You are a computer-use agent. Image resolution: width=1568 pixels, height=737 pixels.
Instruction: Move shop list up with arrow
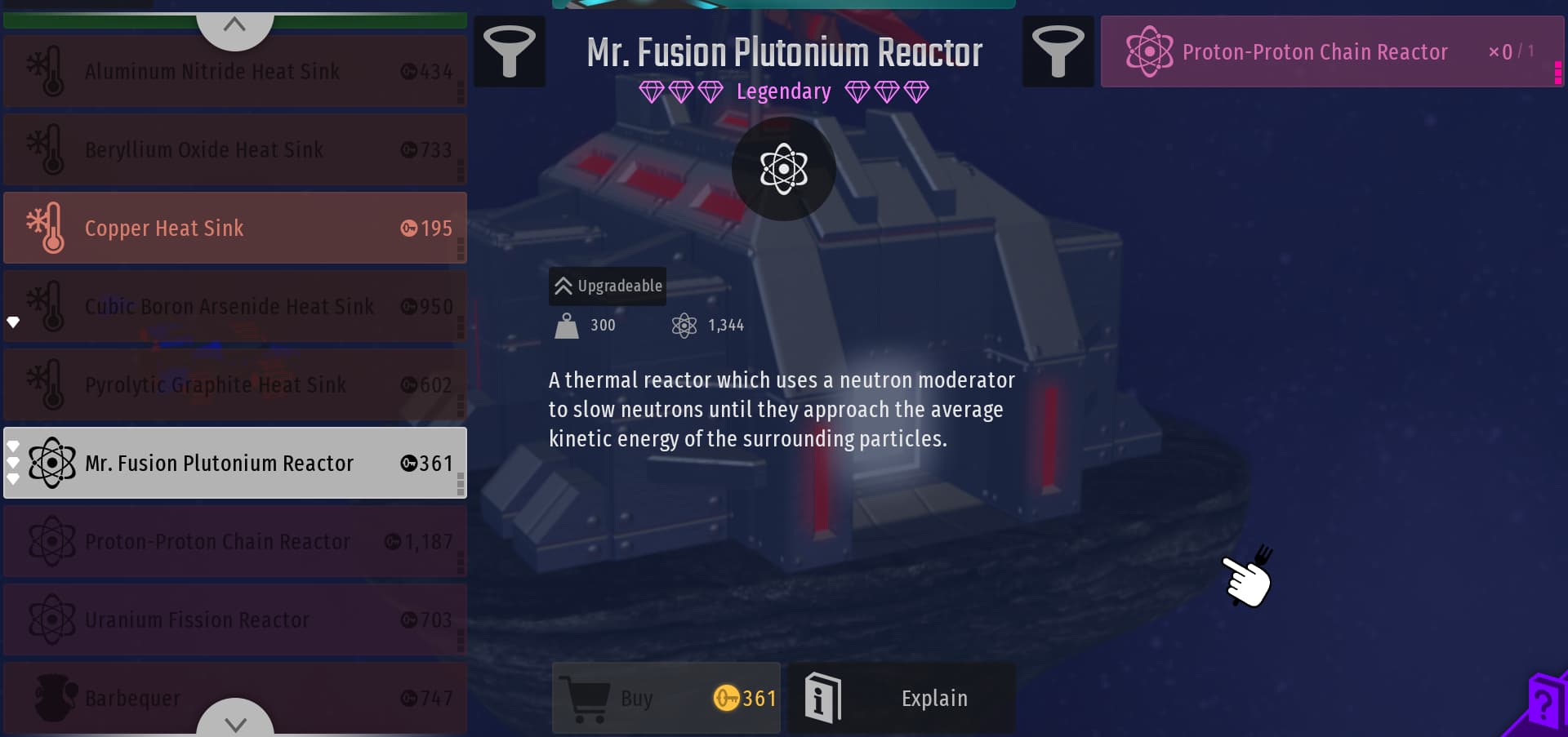coord(235,25)
